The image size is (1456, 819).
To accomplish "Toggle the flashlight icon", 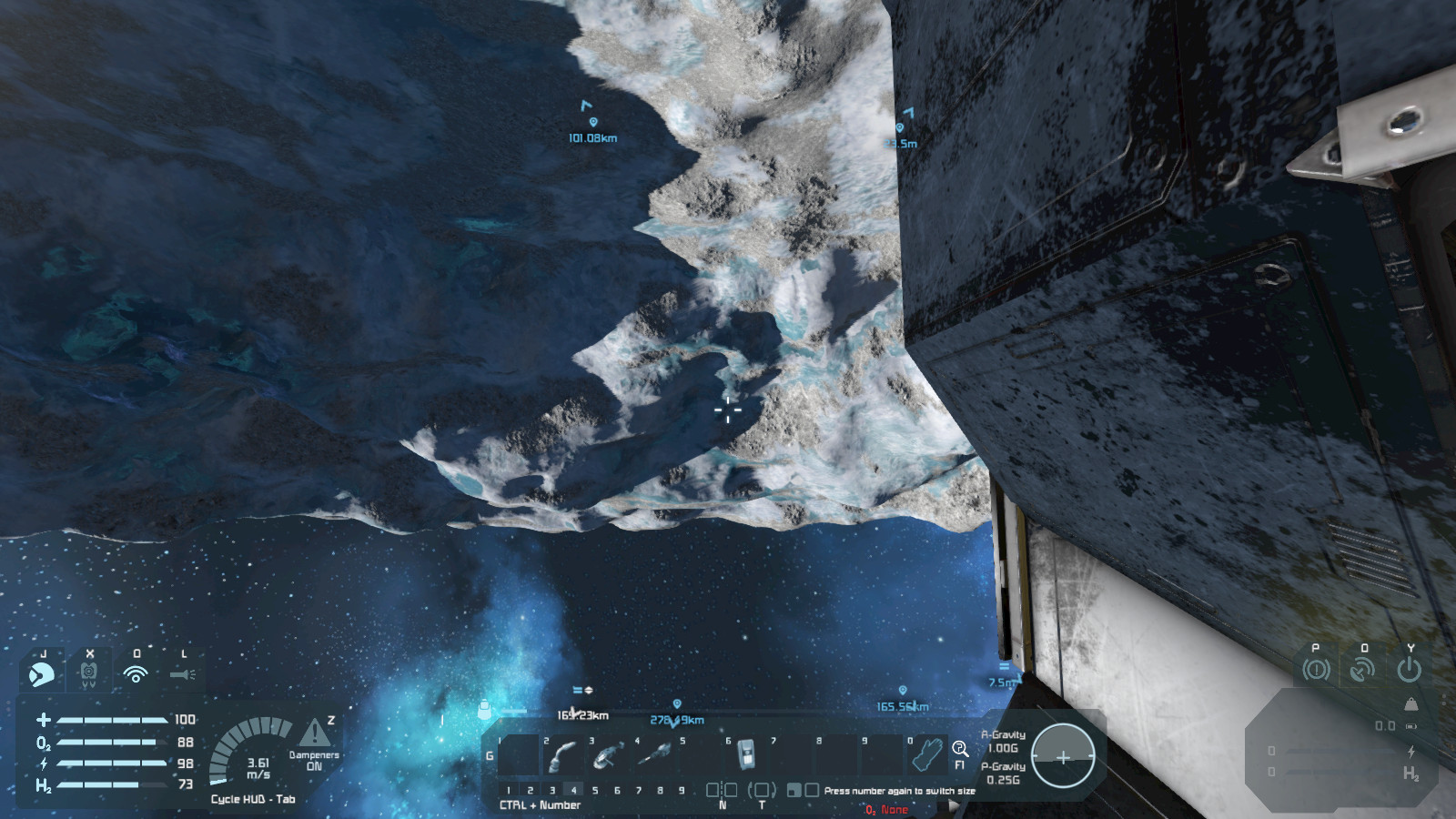I will 182,674.
